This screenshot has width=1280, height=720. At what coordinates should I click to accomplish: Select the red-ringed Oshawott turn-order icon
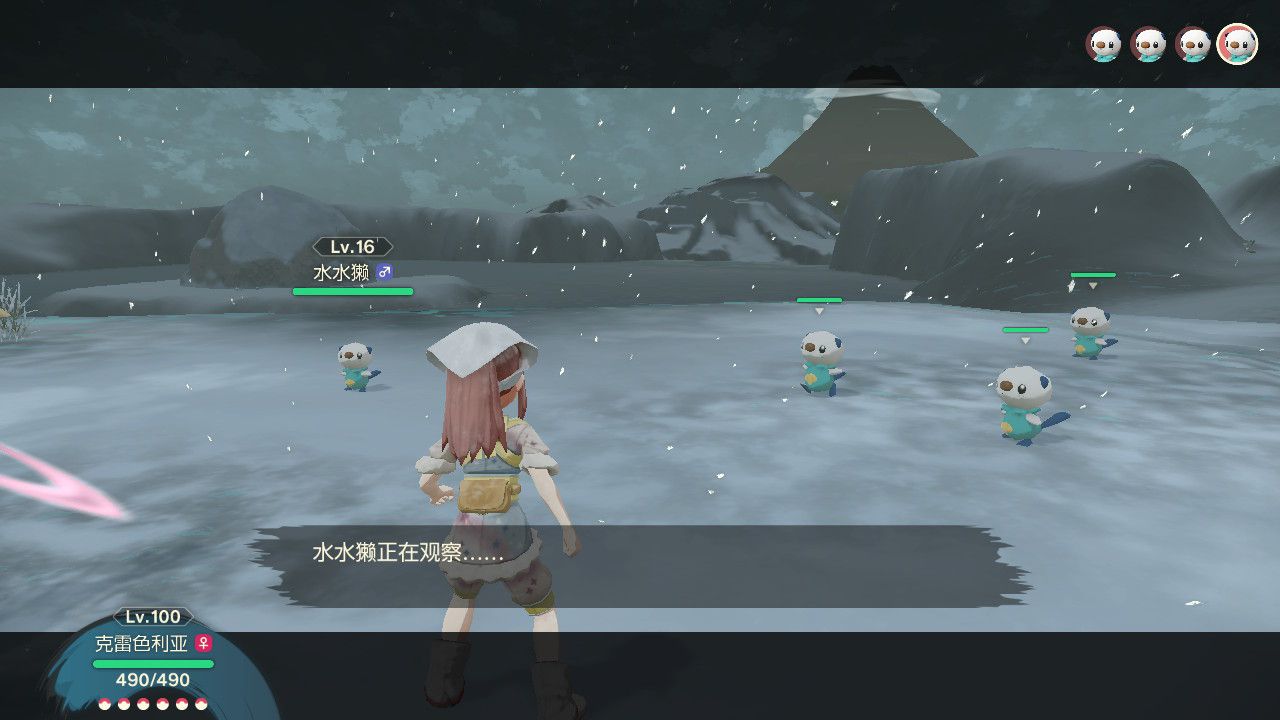click(1237, 45)
